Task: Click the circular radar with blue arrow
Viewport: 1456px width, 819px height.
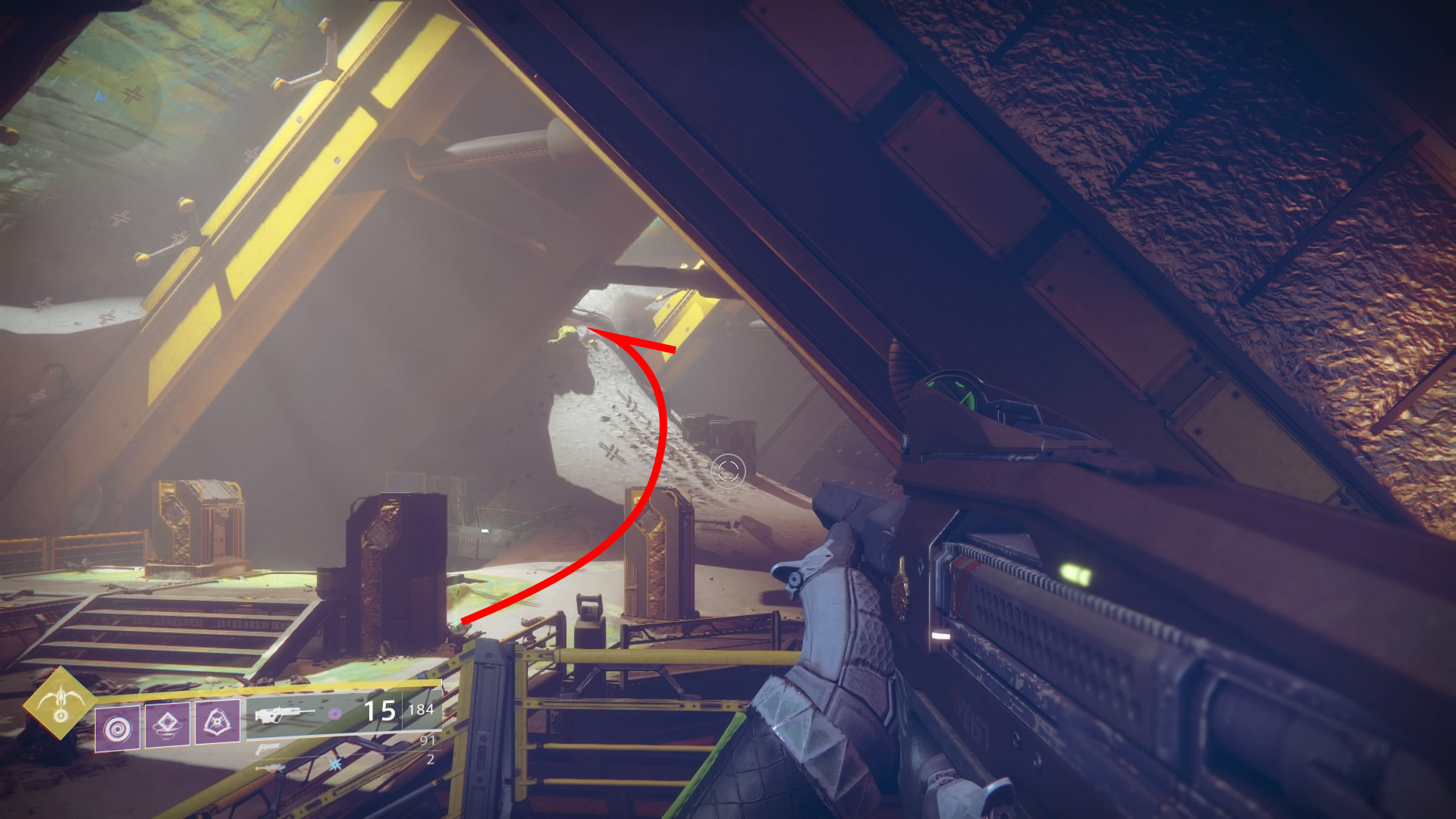Action: (x=100, y=96)
